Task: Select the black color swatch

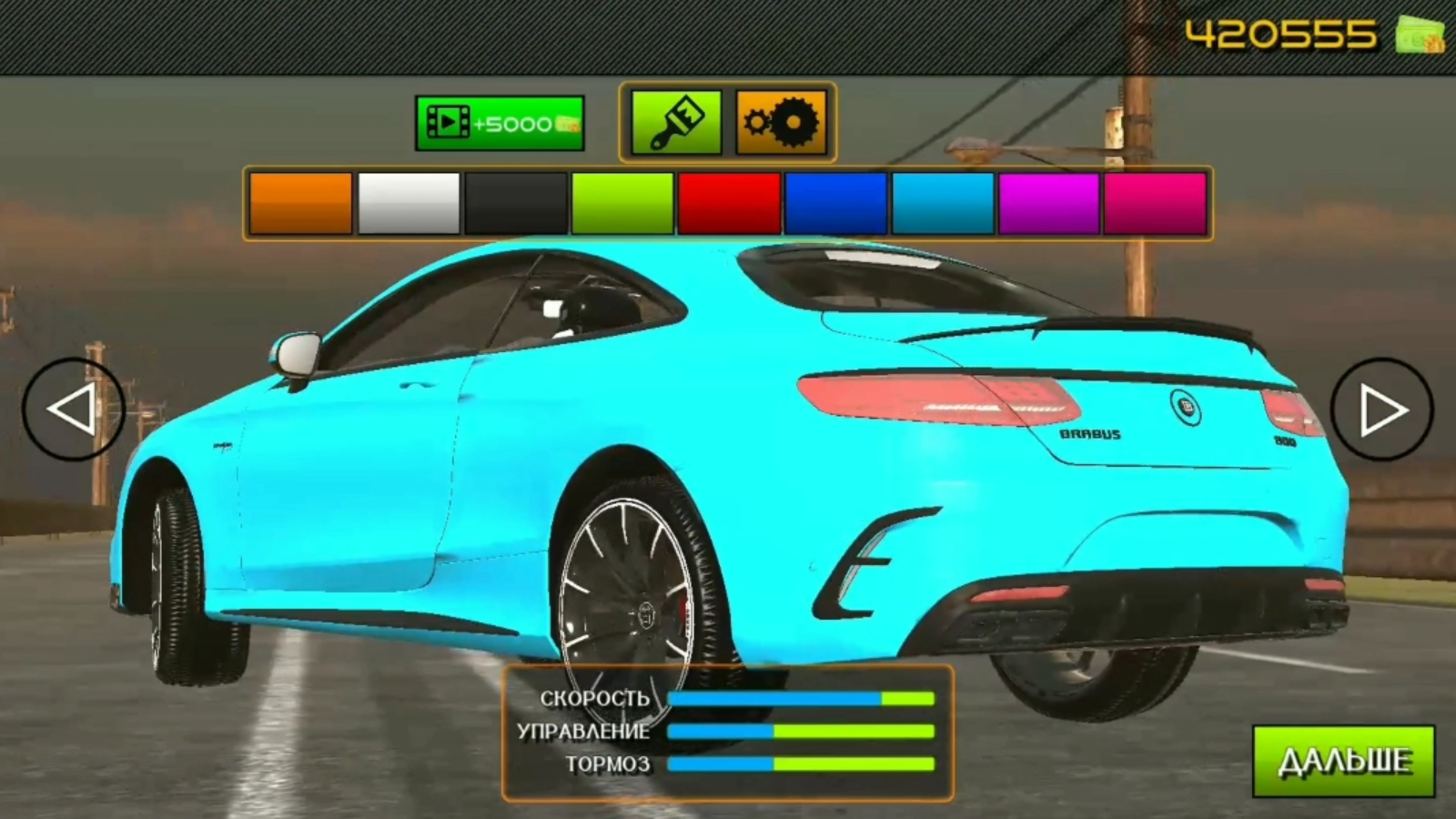Action: point(514,202)
